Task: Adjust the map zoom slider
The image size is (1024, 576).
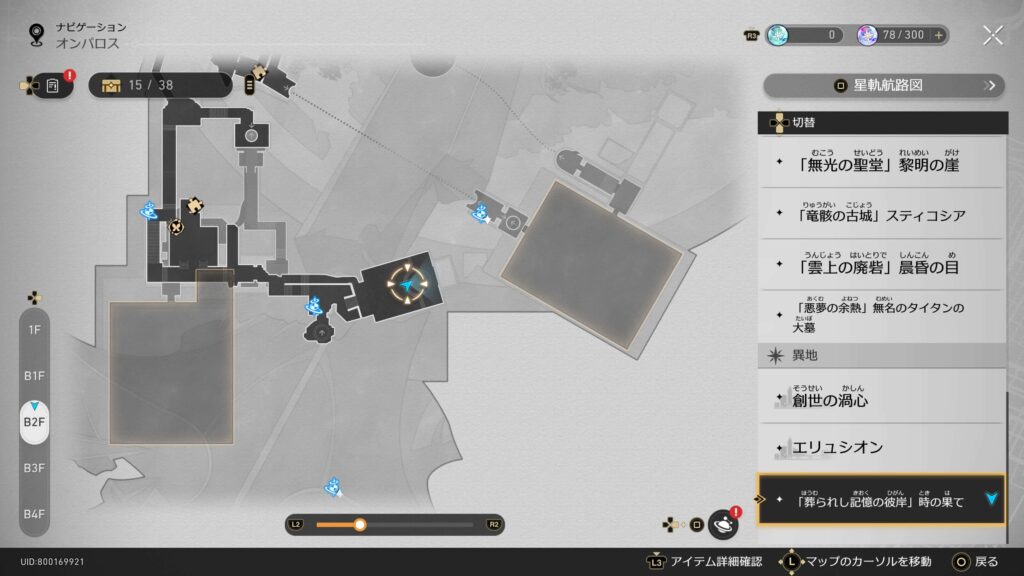Action: tap(360, 524)
